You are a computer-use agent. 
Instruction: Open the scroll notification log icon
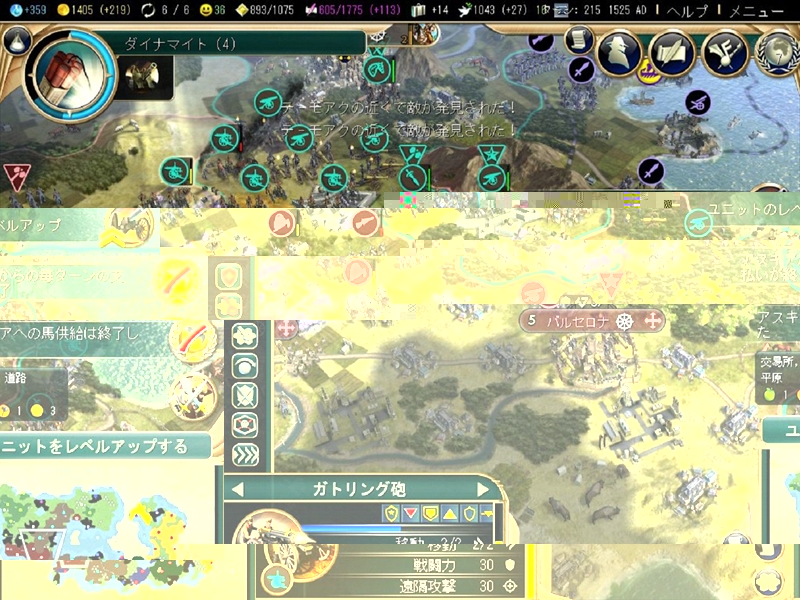click(579, 39)
